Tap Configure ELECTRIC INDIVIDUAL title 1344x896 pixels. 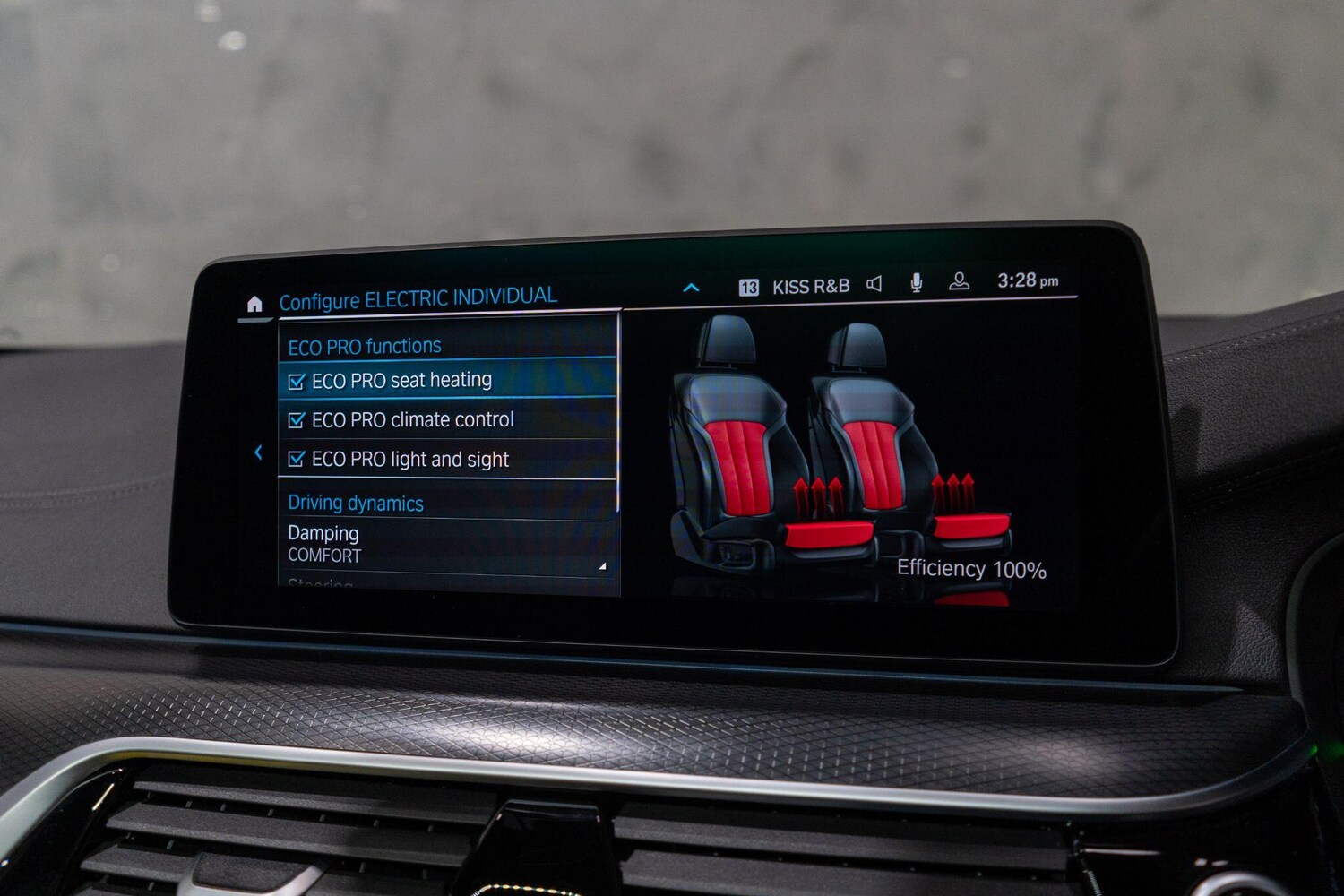click(418, 296)
